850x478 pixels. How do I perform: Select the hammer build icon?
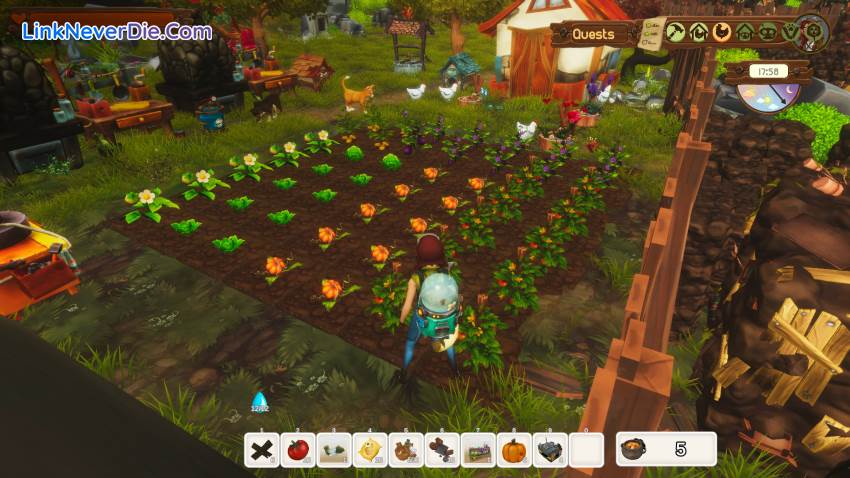click(676, 32)
